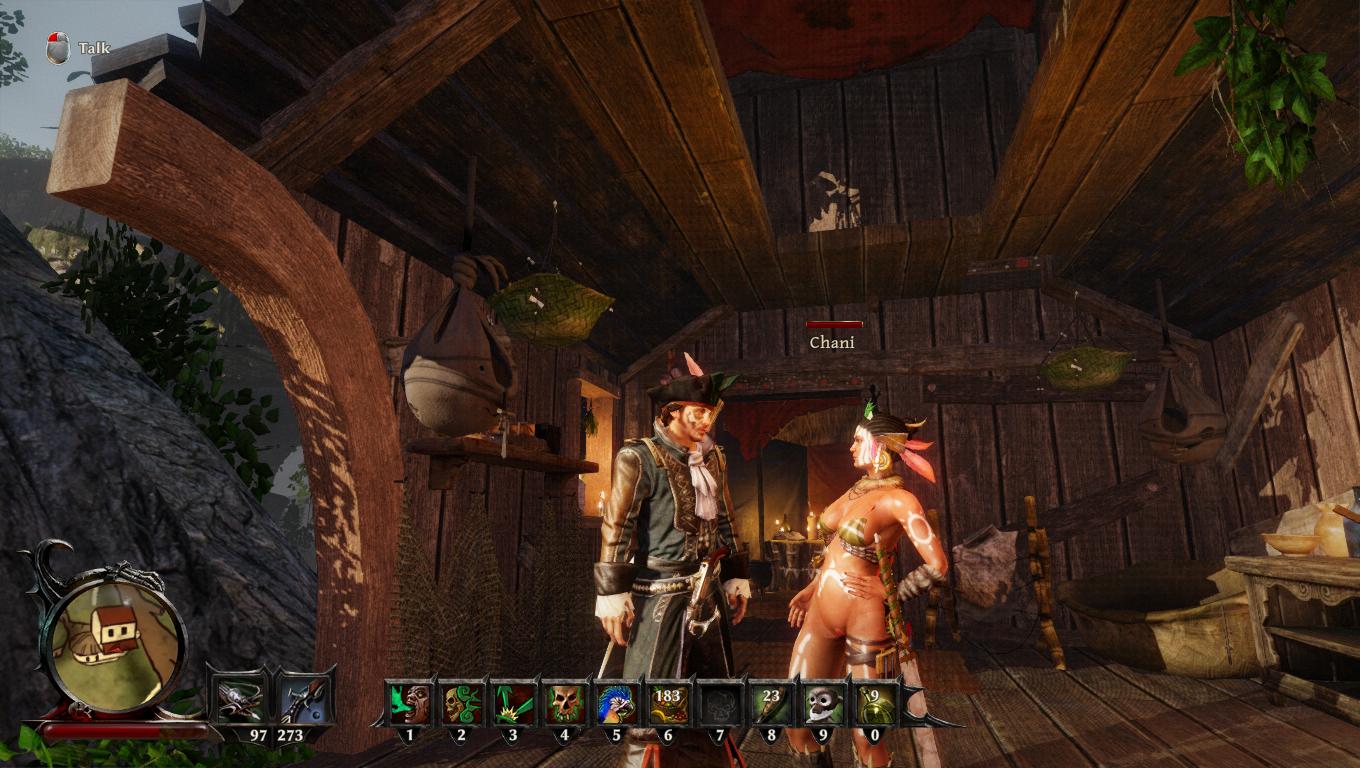Use the blue parrot ability

point(616,703)
